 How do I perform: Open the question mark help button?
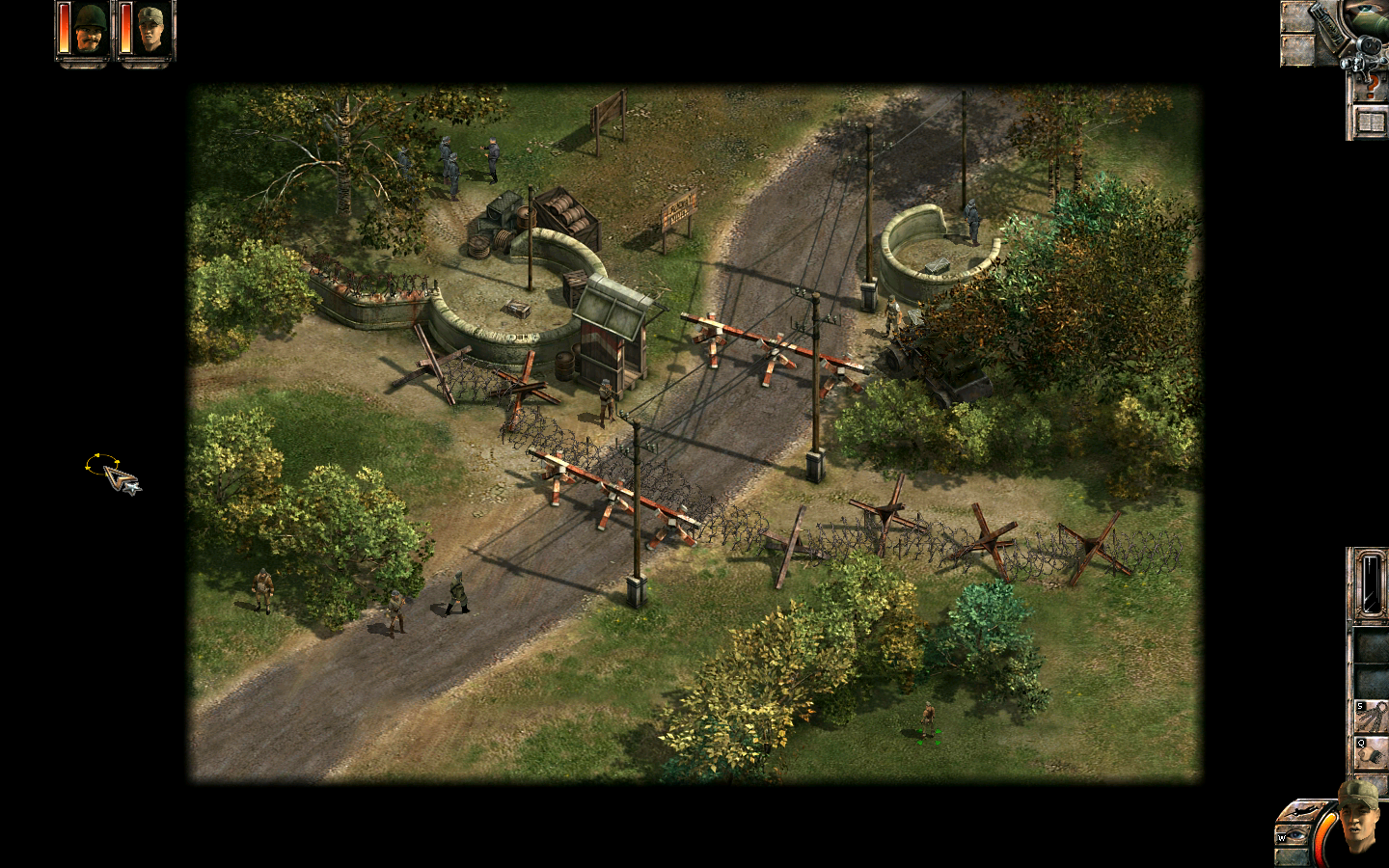(x=1369, y=89)
